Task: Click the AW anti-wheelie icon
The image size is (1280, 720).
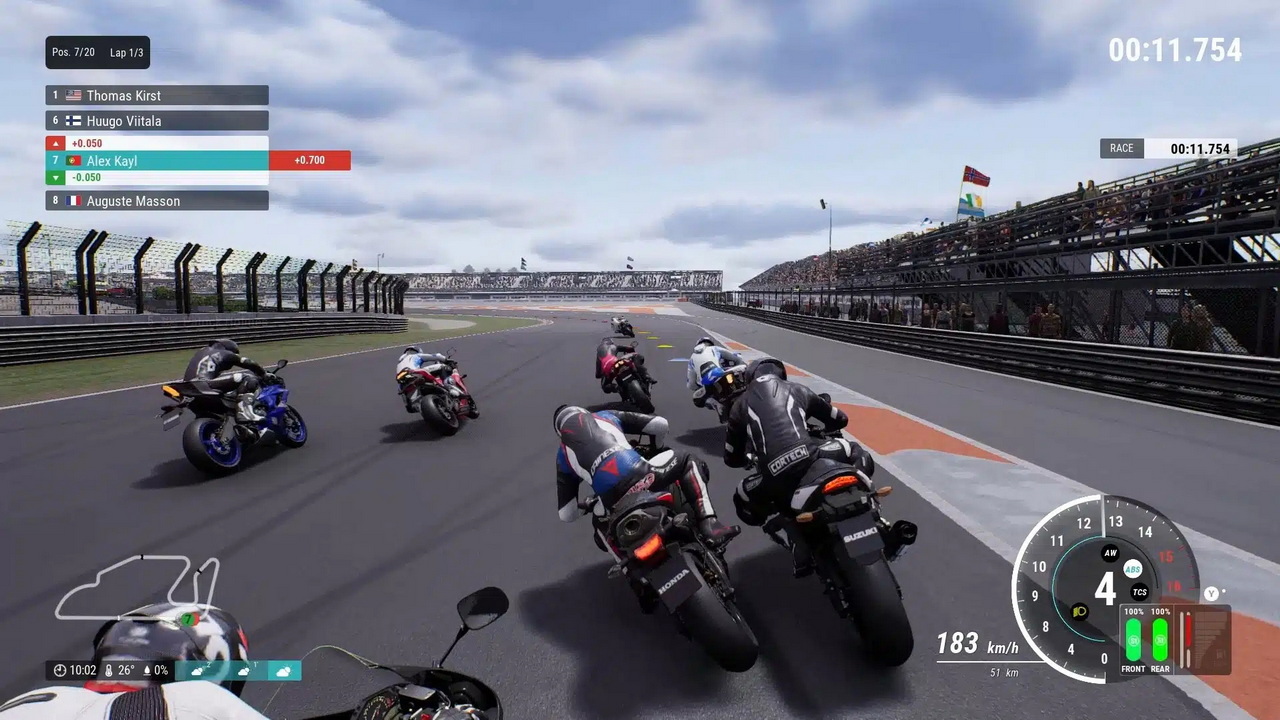Action: click(x=1109, y=553)
